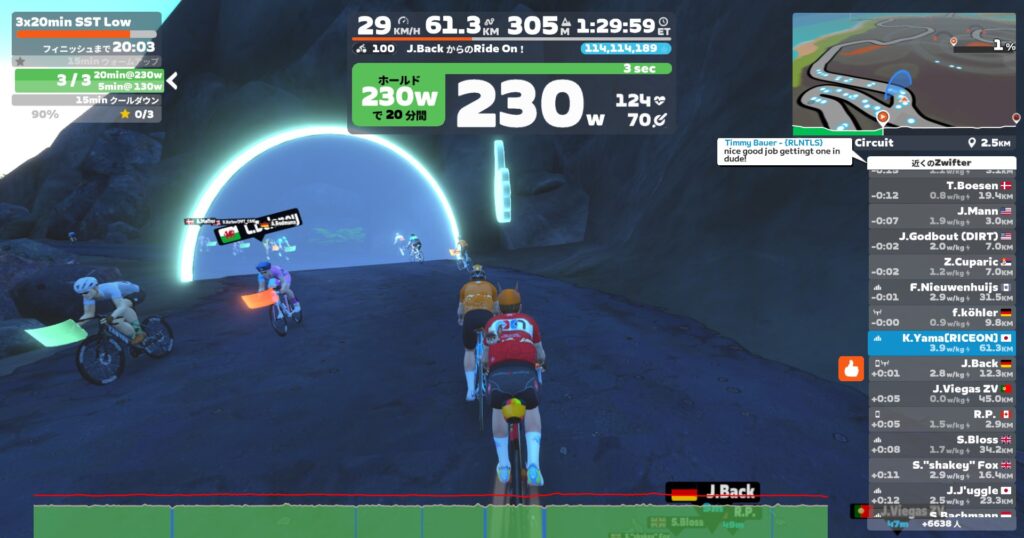The height and width of the screenshot is (538, 1024).
Task: Collapse the workout panel with the arrow
Action: pyautogui.click(x=172, y=80)
